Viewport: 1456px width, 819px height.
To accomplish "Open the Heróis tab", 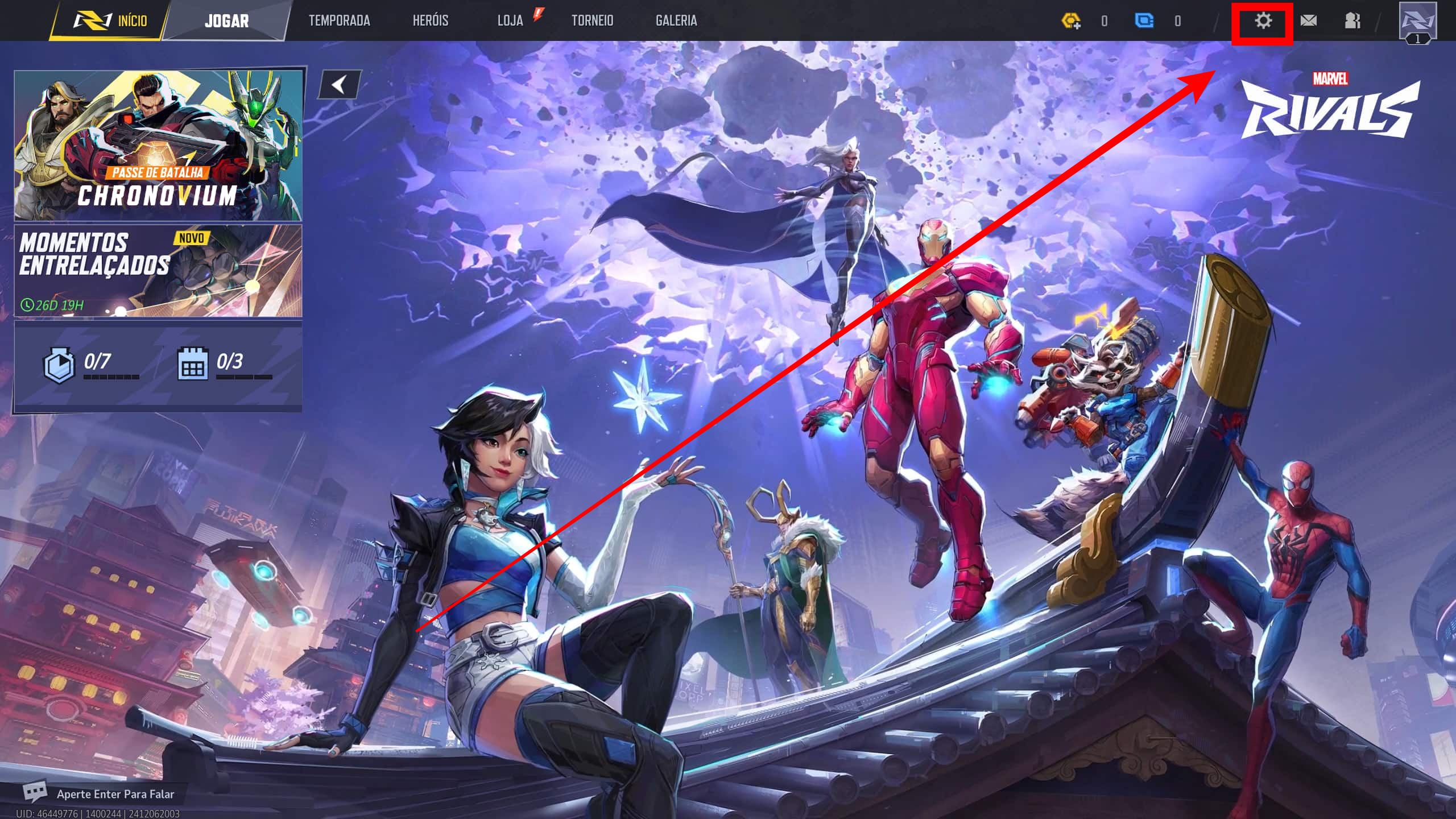I will click(x=431, y=21).
